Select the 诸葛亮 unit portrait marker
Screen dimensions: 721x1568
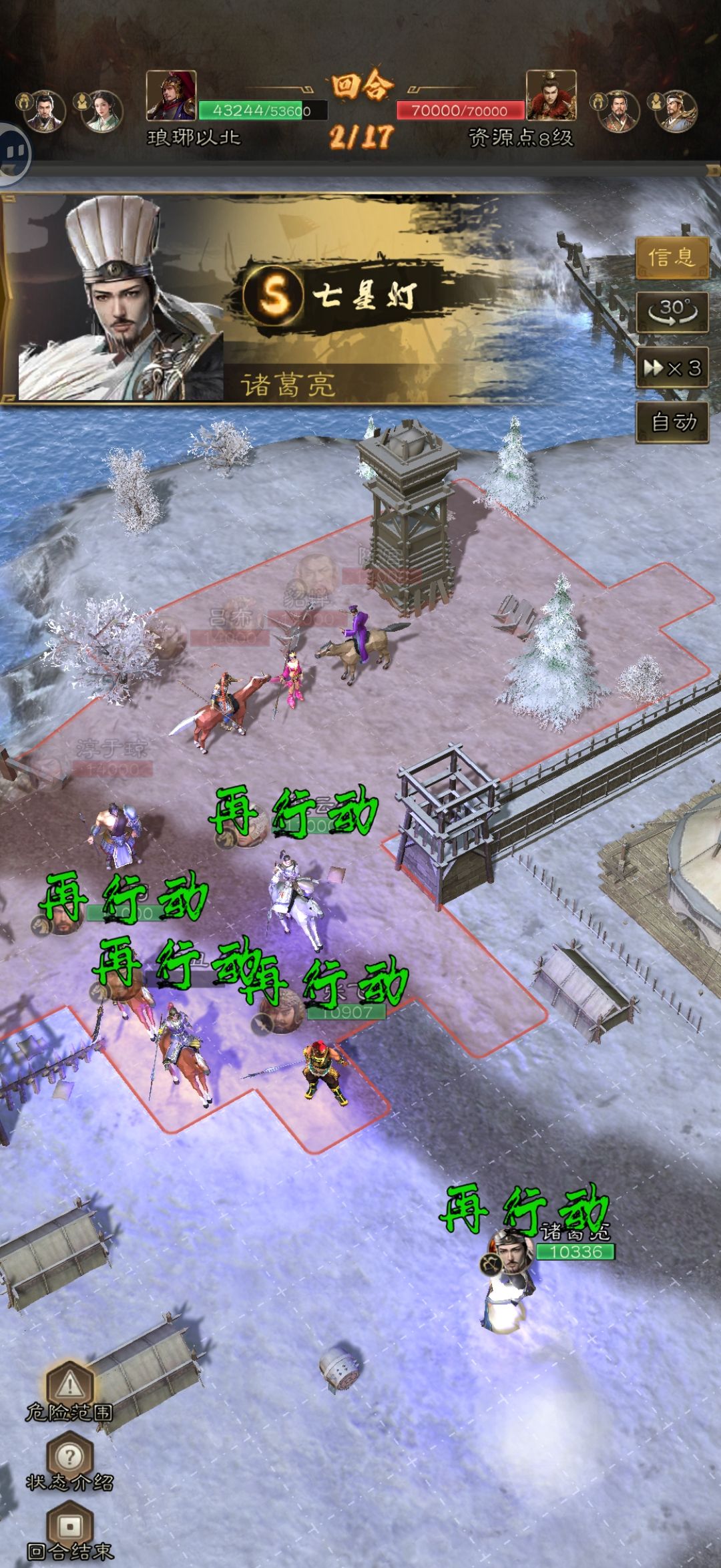(511, 1254)
